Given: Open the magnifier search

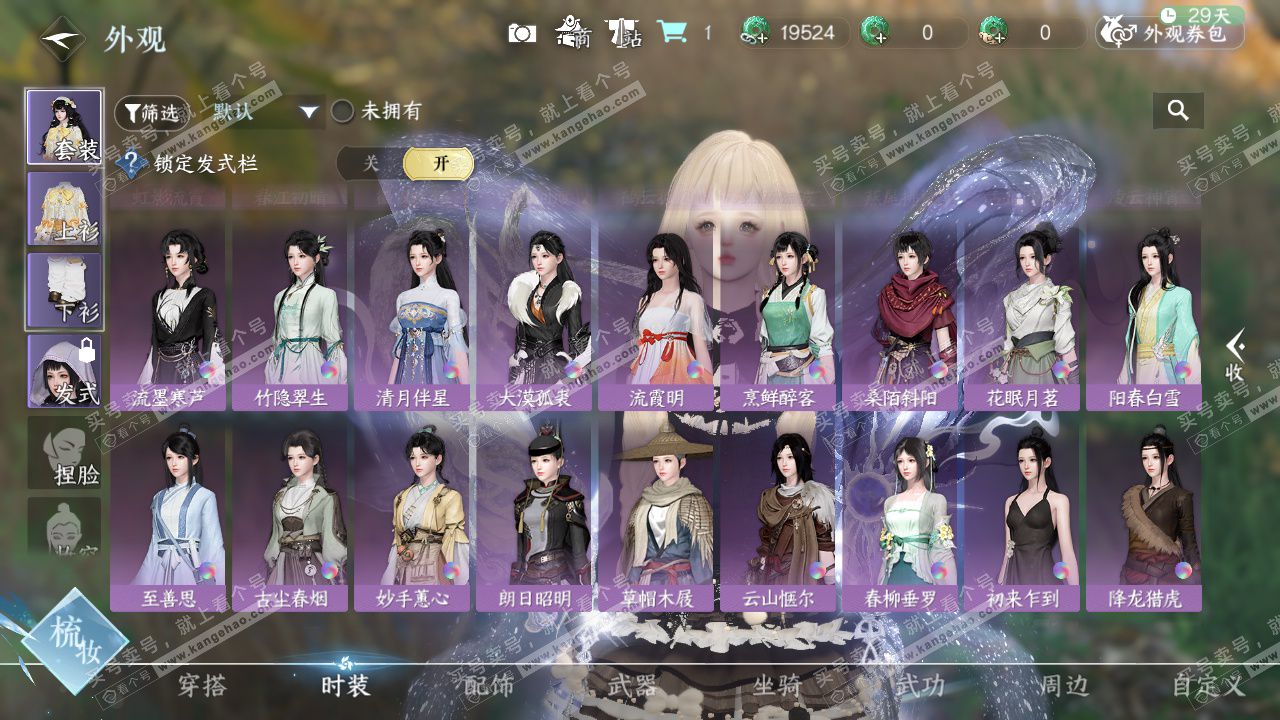Looking at the screenshot, I should pyautogui.click(x=1178, y=111).
